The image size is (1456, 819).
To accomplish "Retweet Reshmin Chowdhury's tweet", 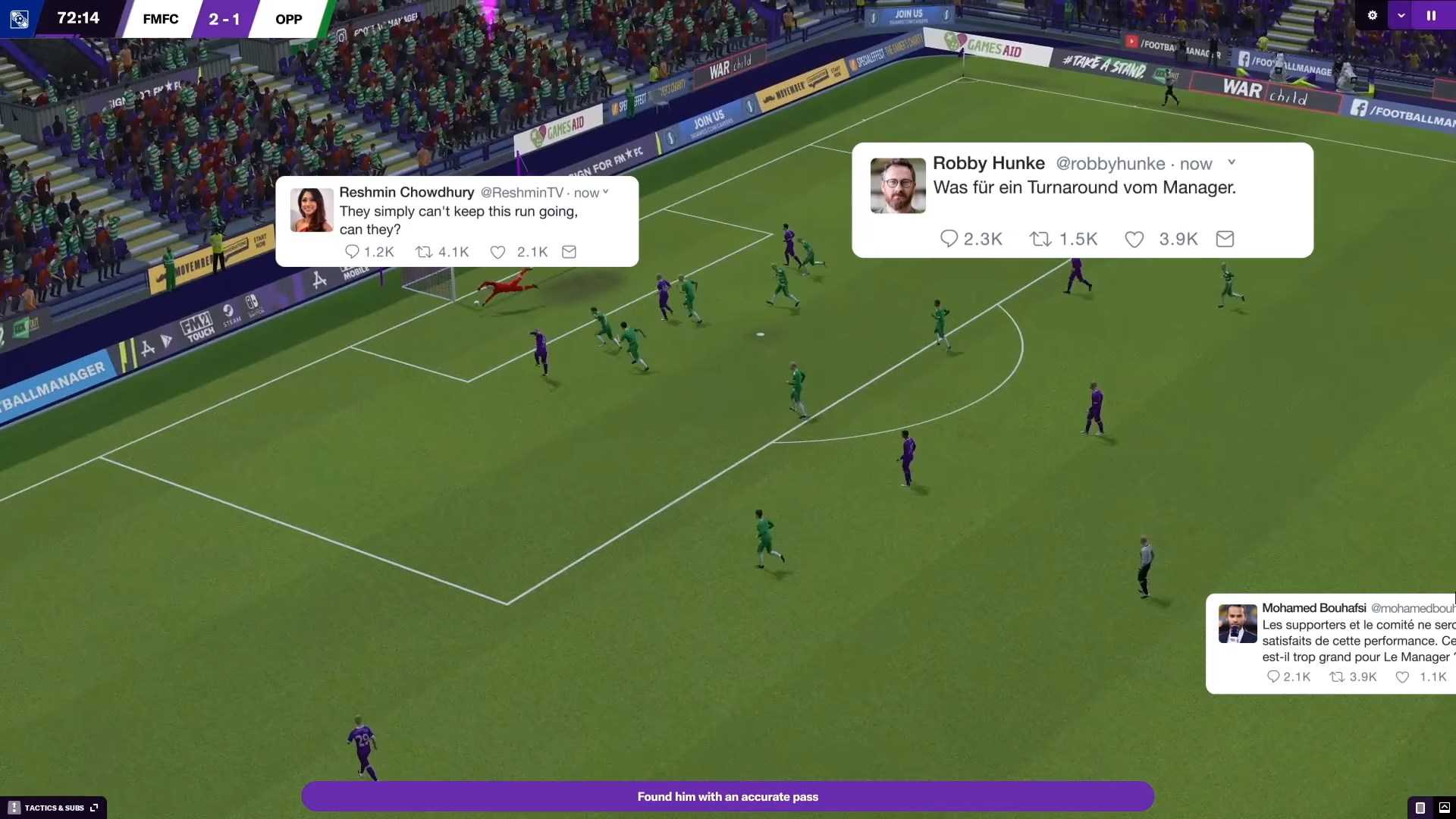I will (x=424, y=252).
